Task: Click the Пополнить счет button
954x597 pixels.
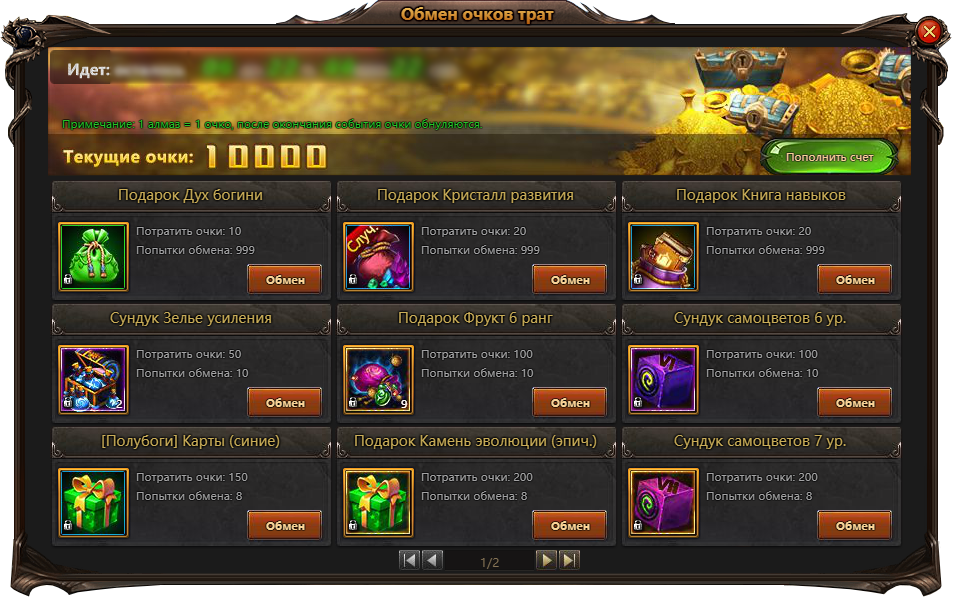Action: coord(829,157)
